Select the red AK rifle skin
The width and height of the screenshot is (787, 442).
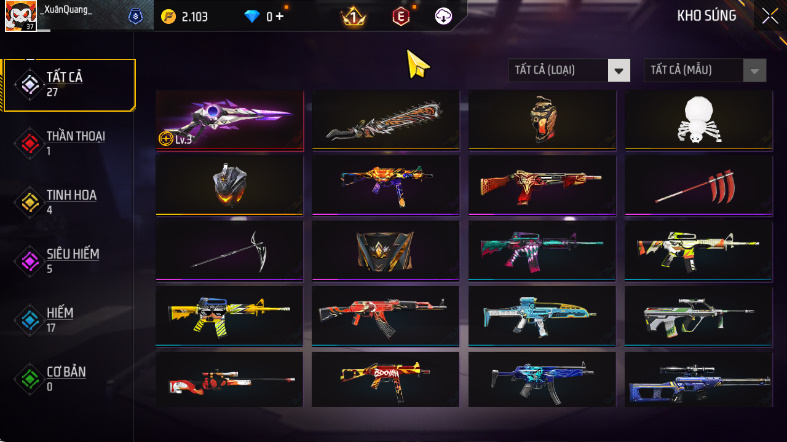point(386,314)
